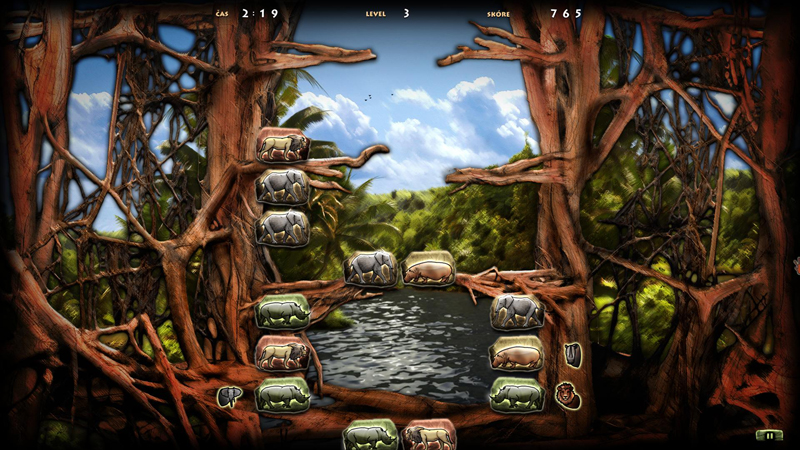Choose the small rhino head icon

(573, 353)
